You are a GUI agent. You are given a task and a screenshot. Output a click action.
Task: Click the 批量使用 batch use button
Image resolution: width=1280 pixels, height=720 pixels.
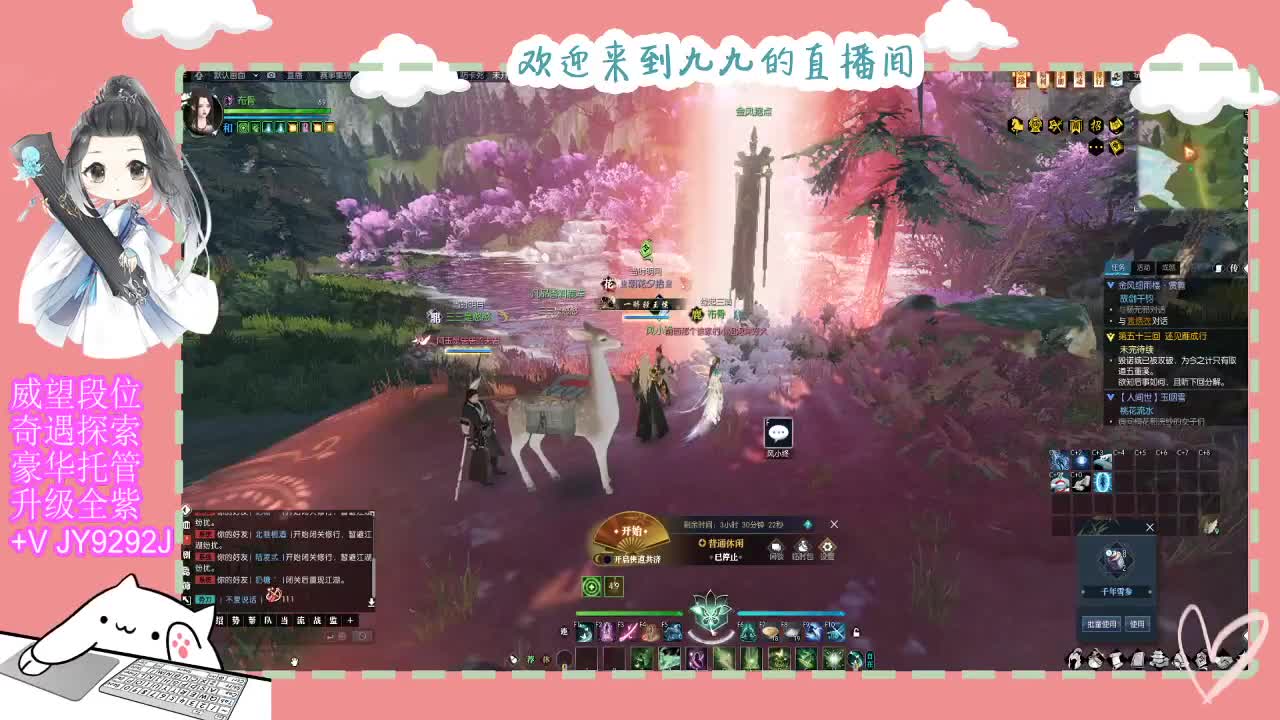point(1101,624)
